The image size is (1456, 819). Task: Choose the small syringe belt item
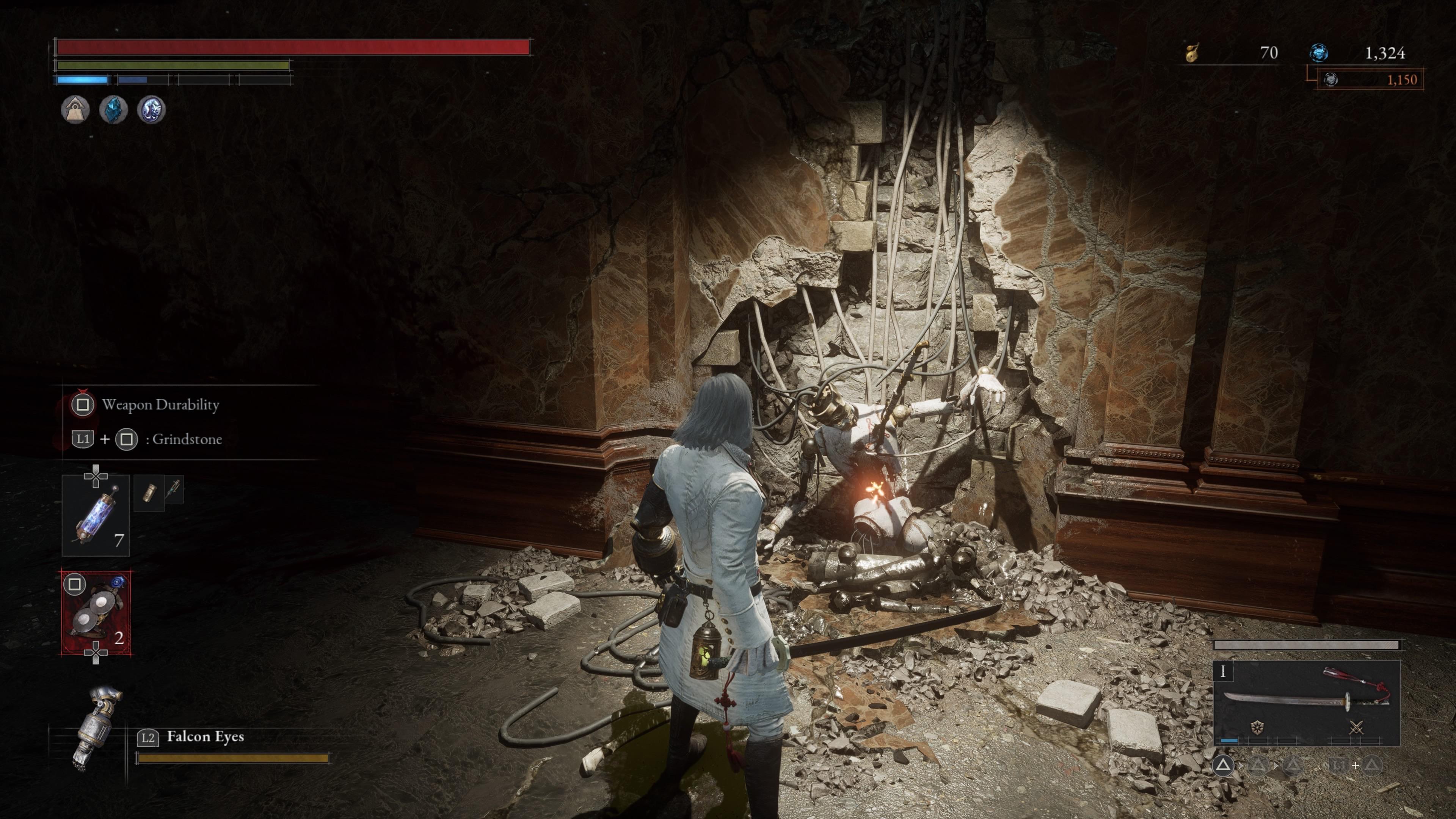[174, 490]
